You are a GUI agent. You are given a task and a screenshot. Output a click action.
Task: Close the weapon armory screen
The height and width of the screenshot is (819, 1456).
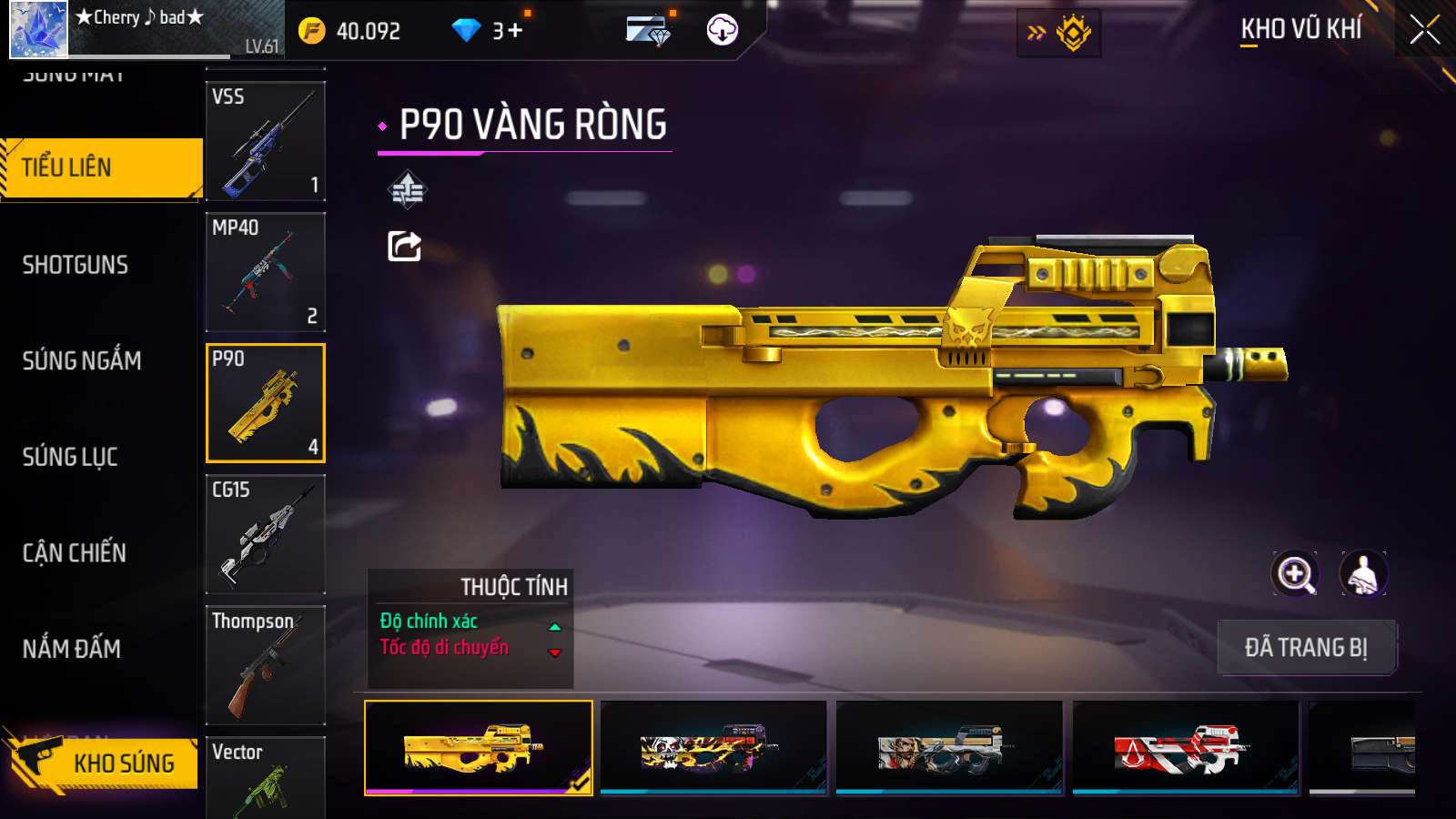[x=1425, y=30]
